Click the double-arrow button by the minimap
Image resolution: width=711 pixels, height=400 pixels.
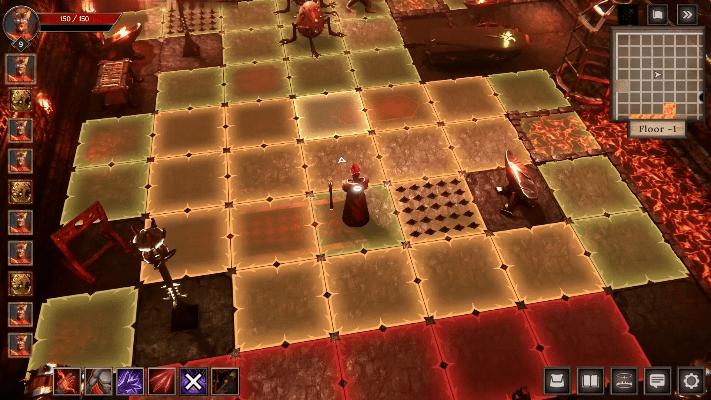687,14
